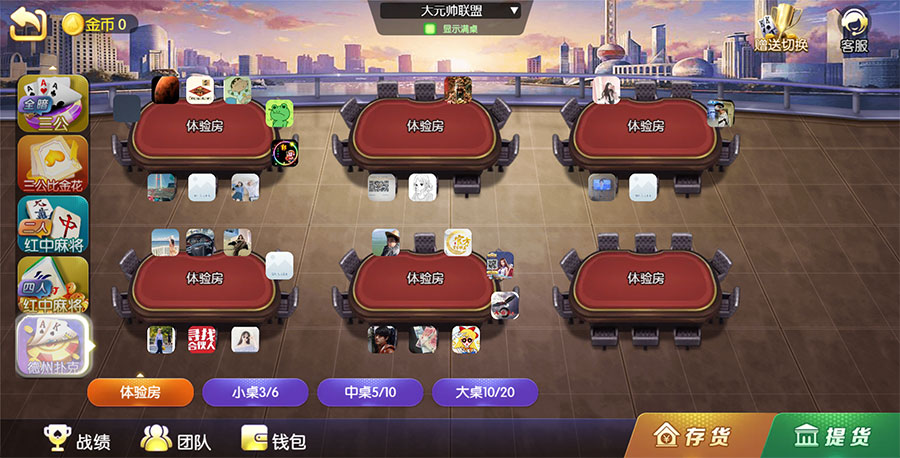Go back with the yellow return arrow
The image size is (900, 458).
click(29, 23)
